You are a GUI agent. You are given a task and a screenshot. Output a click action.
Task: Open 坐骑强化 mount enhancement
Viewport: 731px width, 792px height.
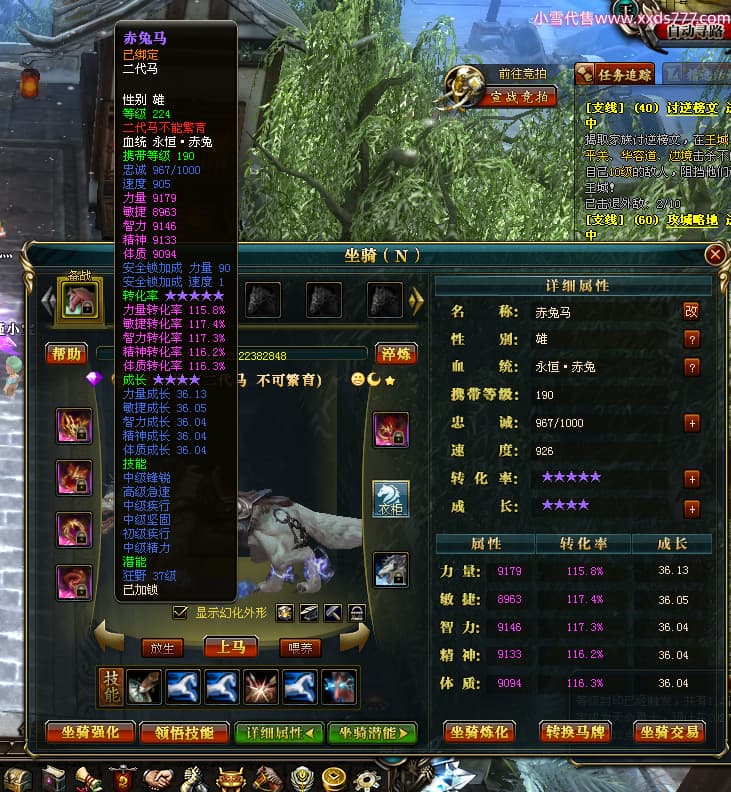(x=87, y=733)
